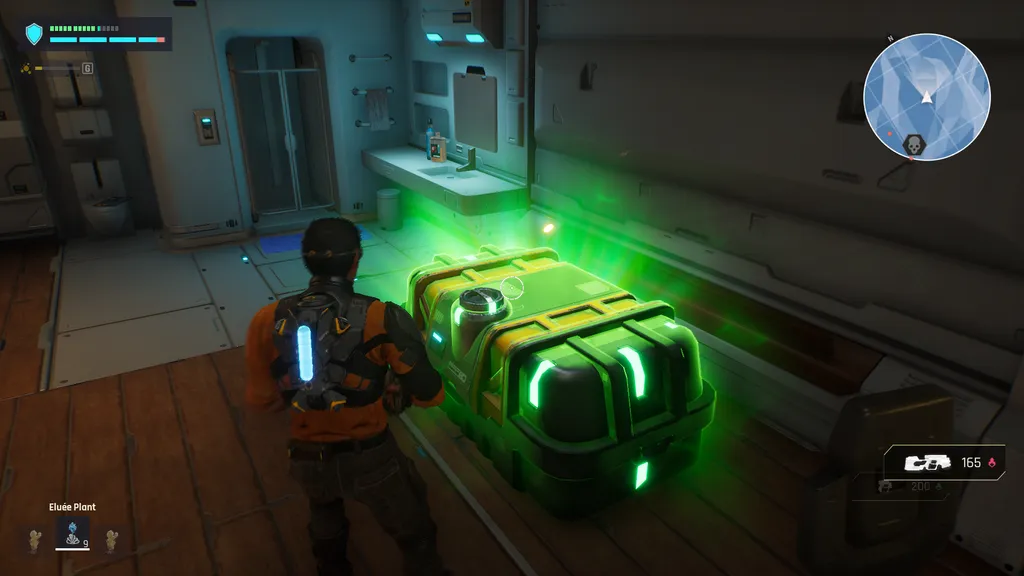The image size is (1024, 576).
Task: Click the blue shield status icon
Action: (x=35, y=35)
